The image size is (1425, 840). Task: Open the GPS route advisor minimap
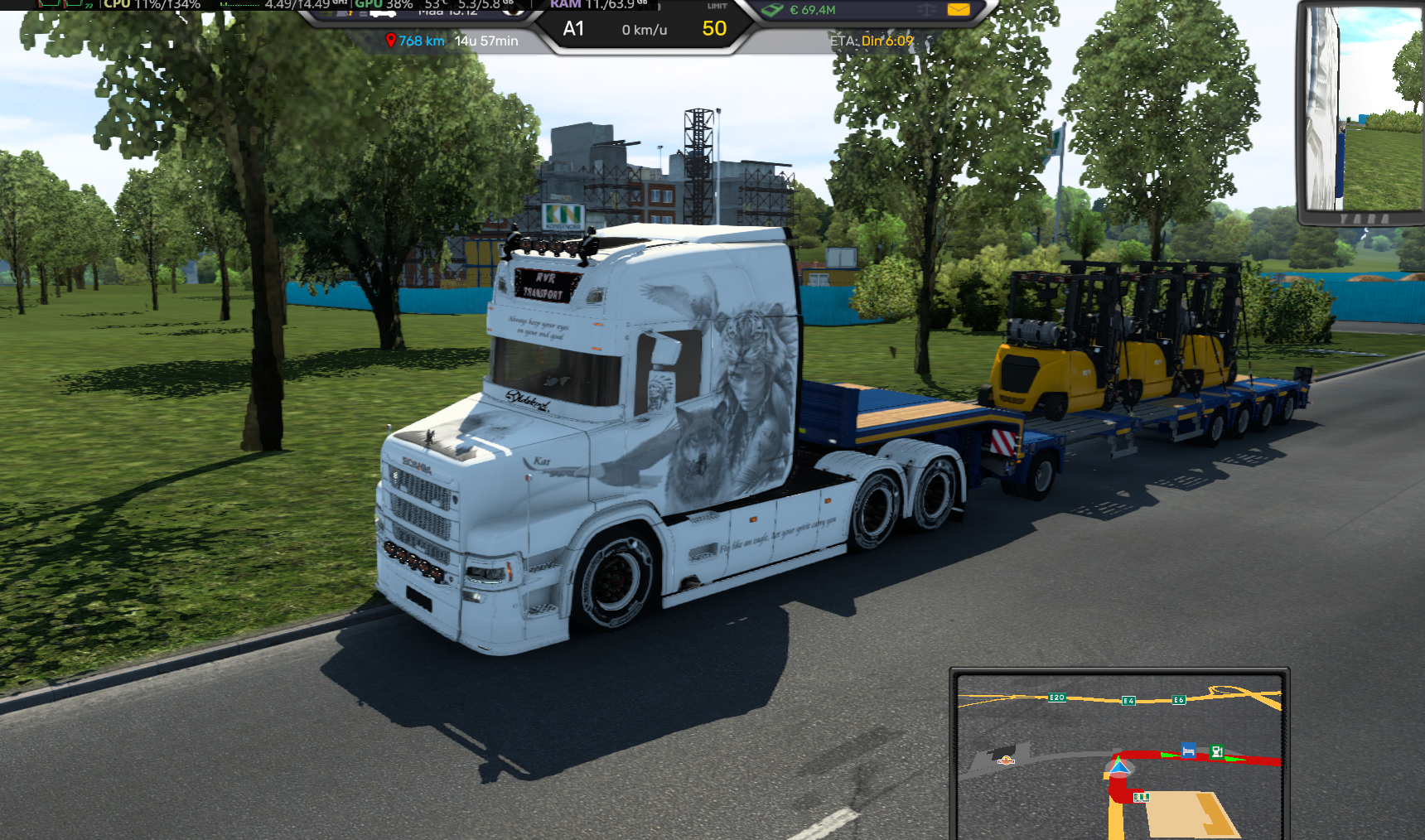[x=1119, y=754]
